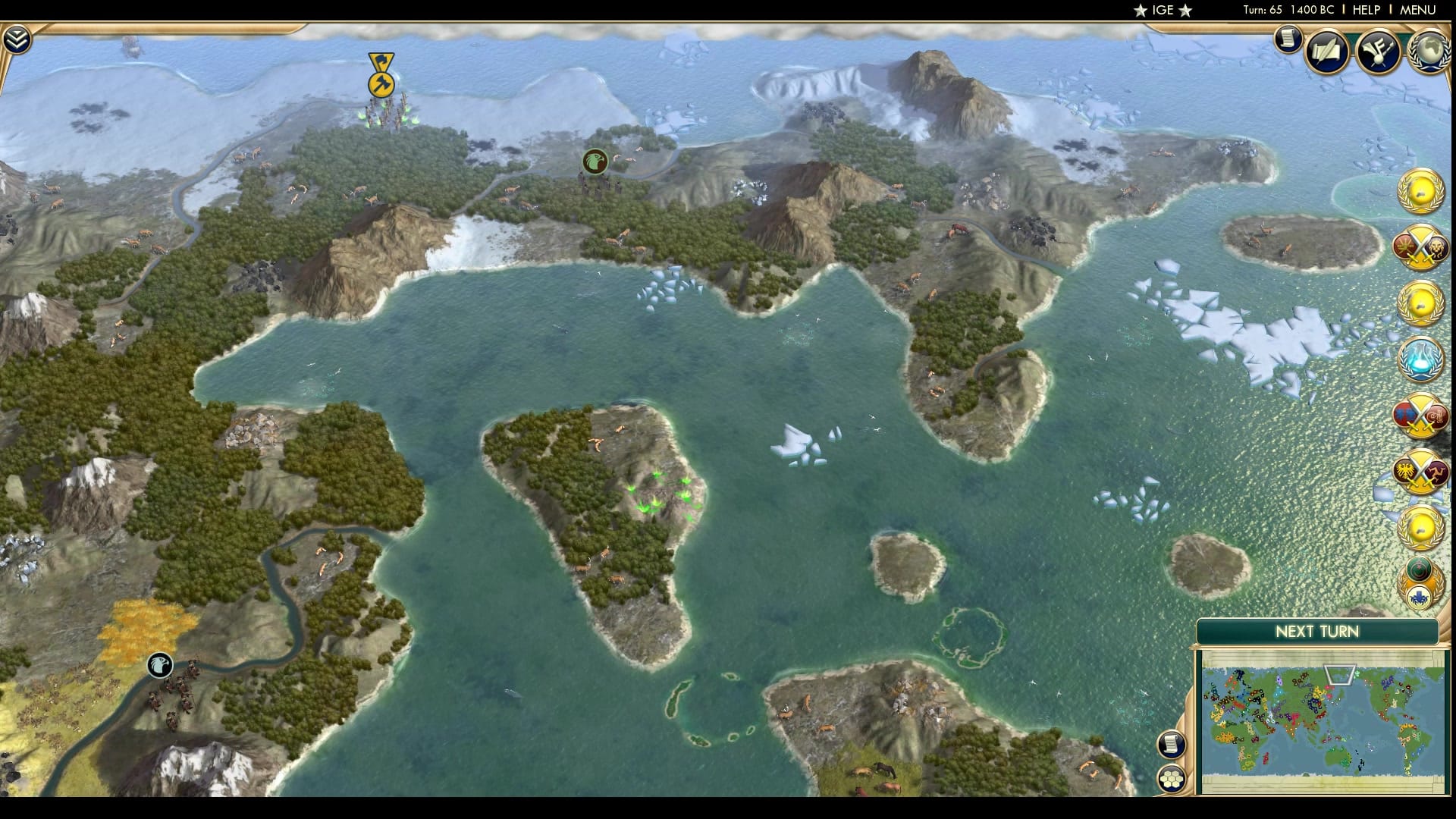This screenshot has width=1456, height=819.
Task: Click the eagle-emblem war notification badge
Action: point(1419,472)
